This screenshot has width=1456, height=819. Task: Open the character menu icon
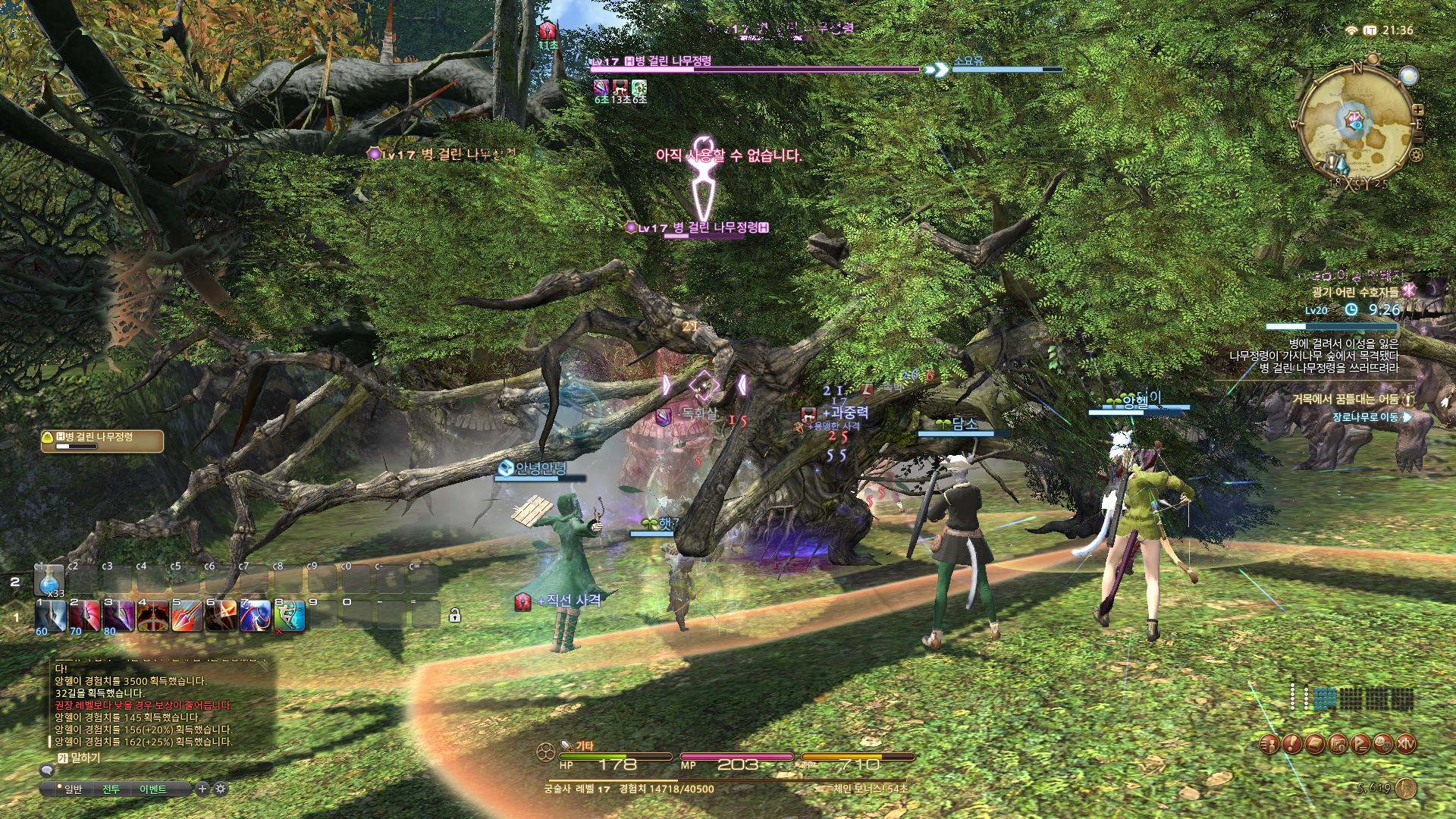point(1270,743)
